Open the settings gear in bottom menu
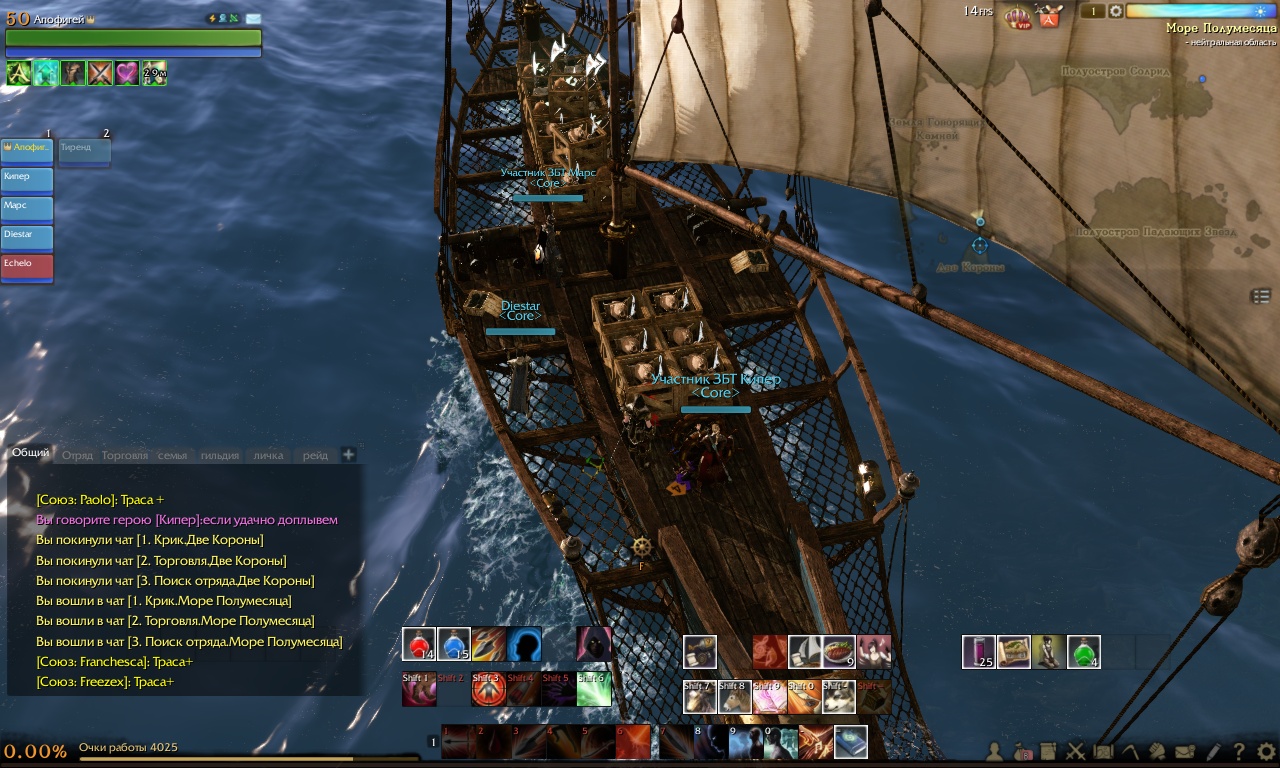This screenshot has width=1280, height=768. (x=1266, y=751)
